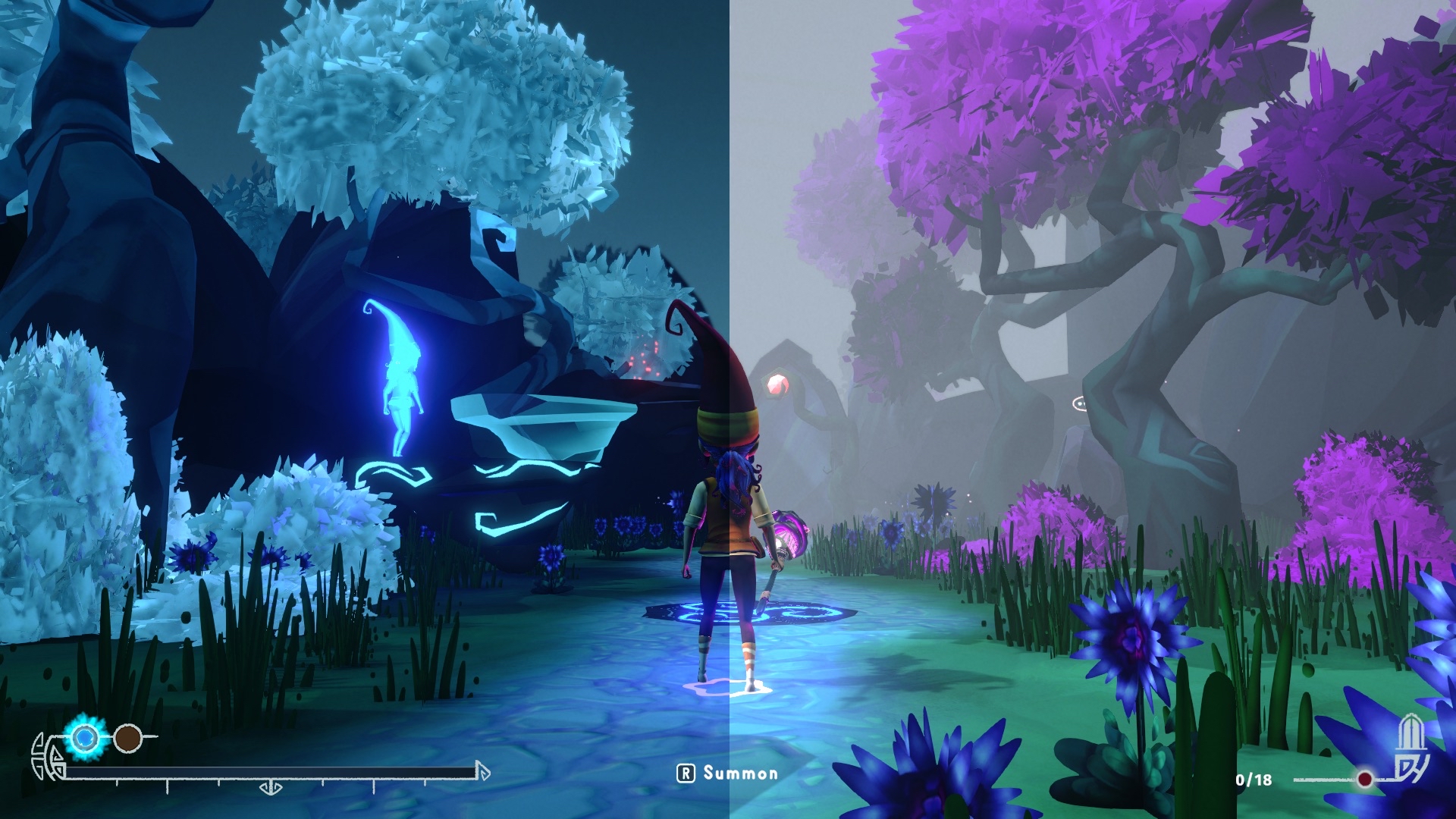Click the red gem collectible marker

coord(778,384)
